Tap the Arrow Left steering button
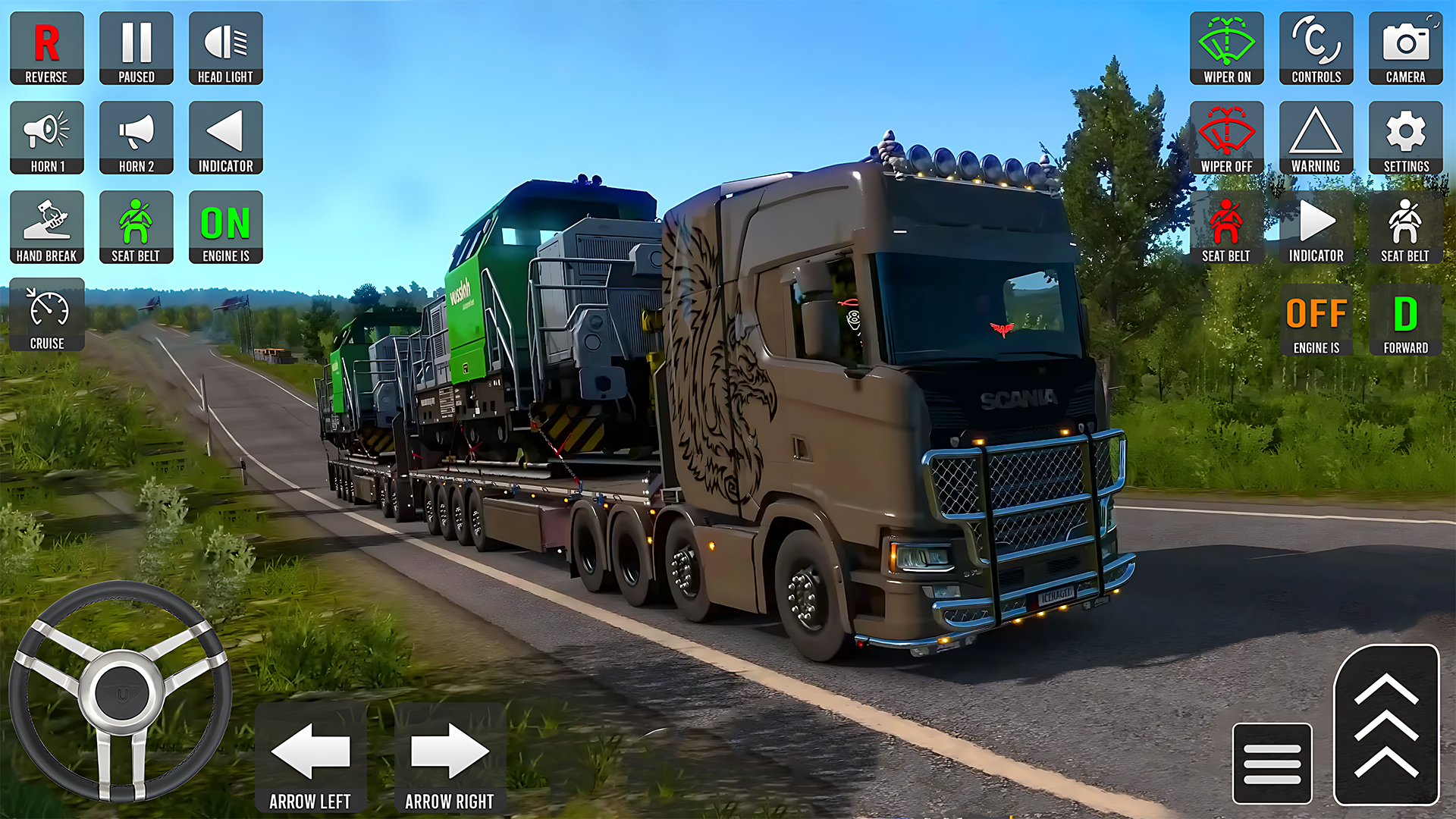This screenshot has width=1456, height=819. coord(311,755)
